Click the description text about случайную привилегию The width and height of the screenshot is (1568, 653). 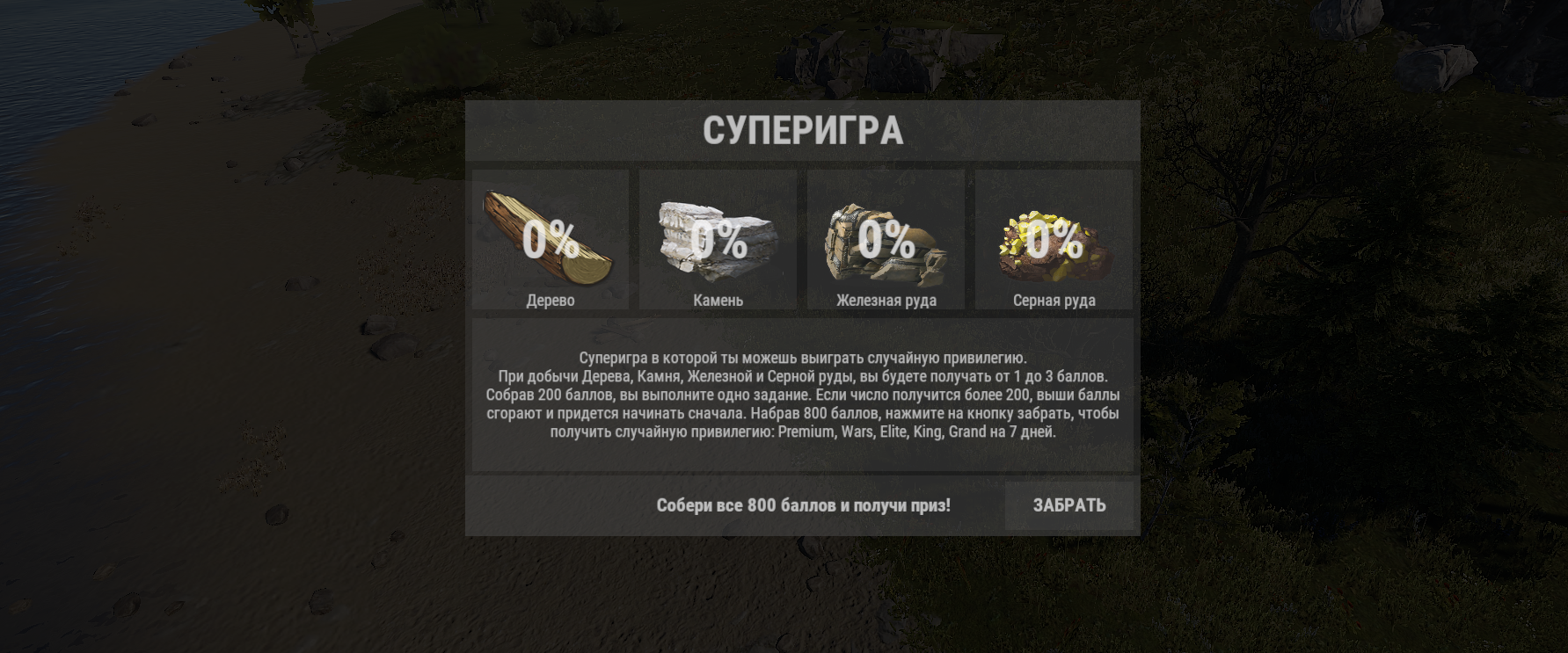pyautogui.click(x=803, y=357)
